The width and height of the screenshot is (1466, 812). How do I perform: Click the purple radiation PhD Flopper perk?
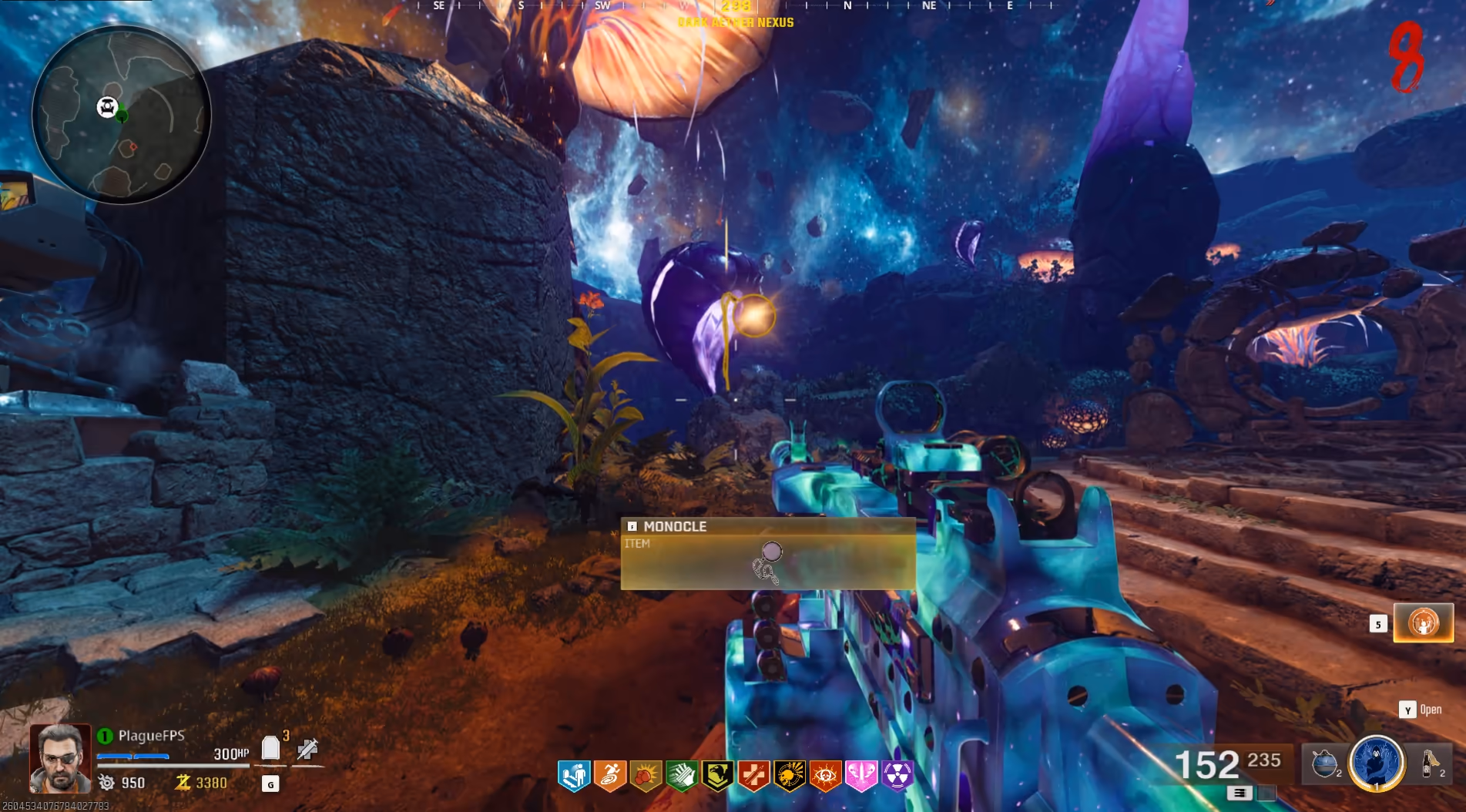click(897, 776)
